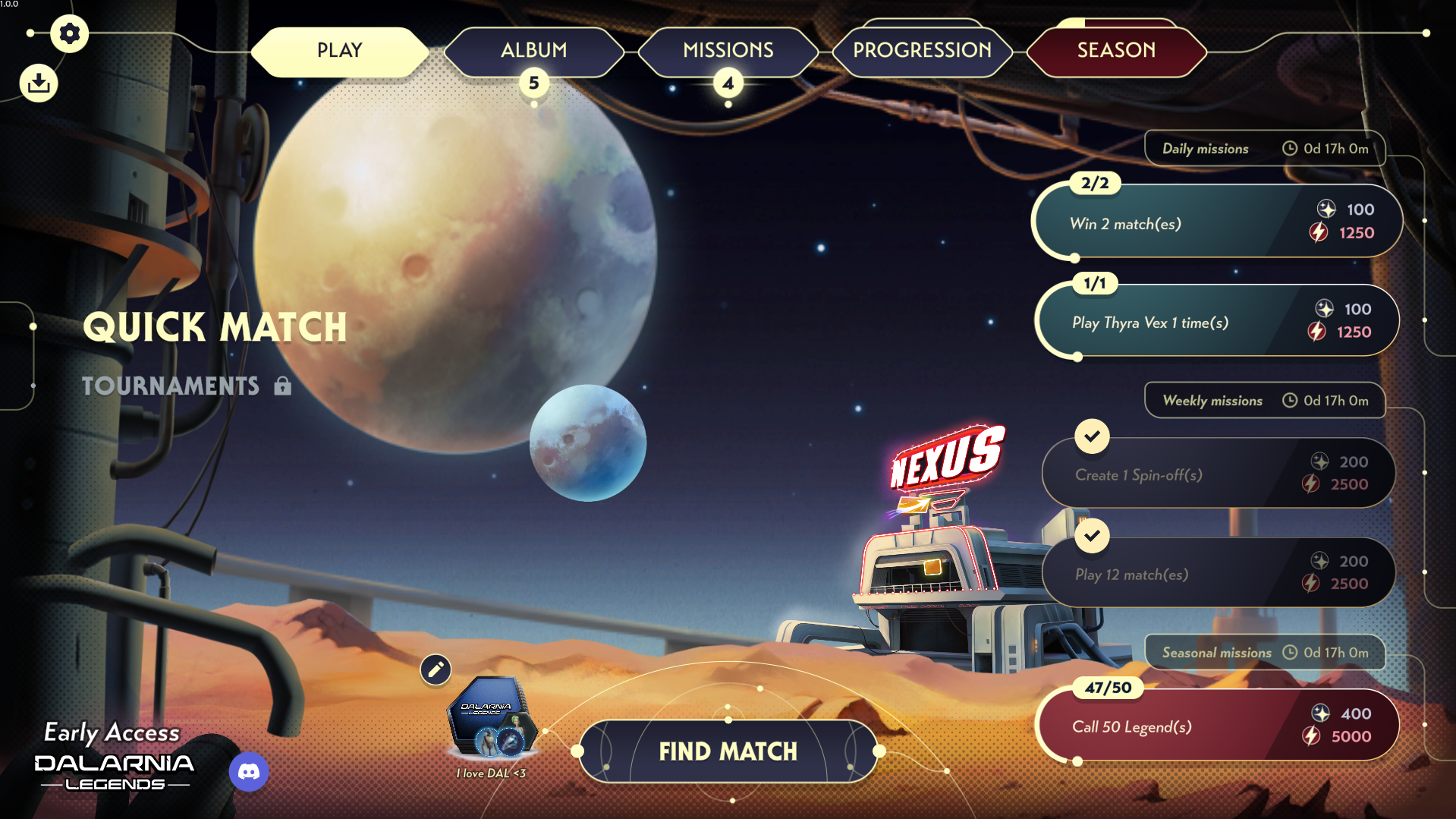View the Play 12 match(es) mission
The image size is (1456, 819).
[x=1216, y=573]
